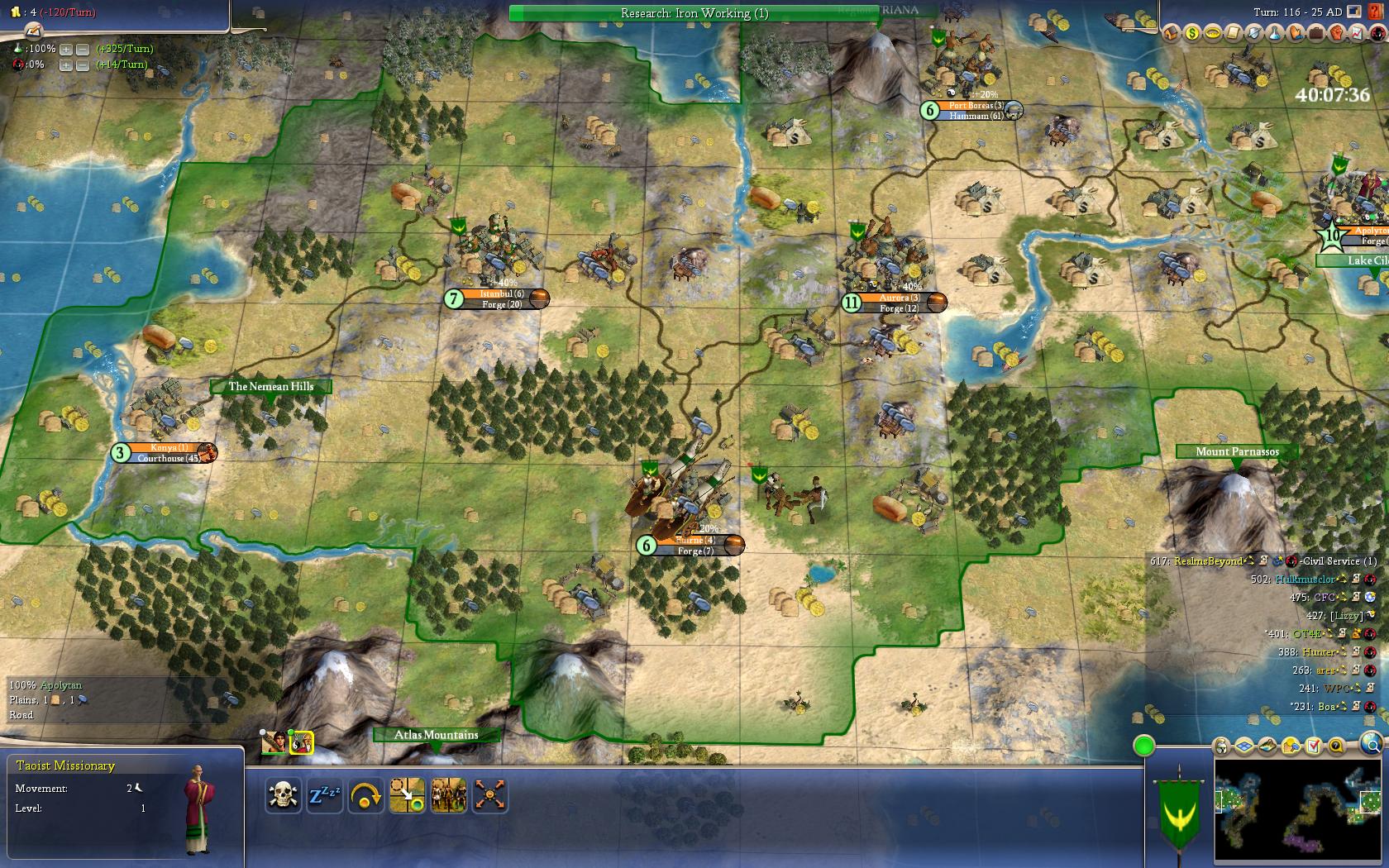Click the green end turn button

(1144, 746)
